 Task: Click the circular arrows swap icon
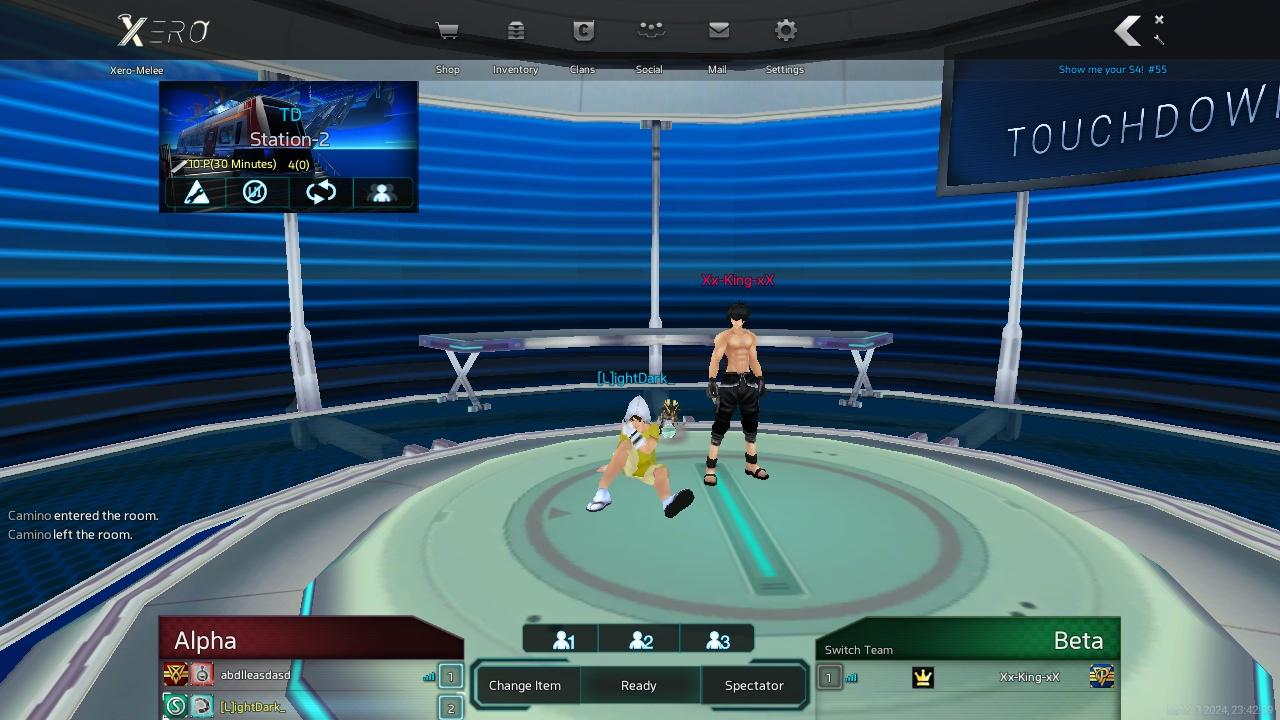click(320, 192)
